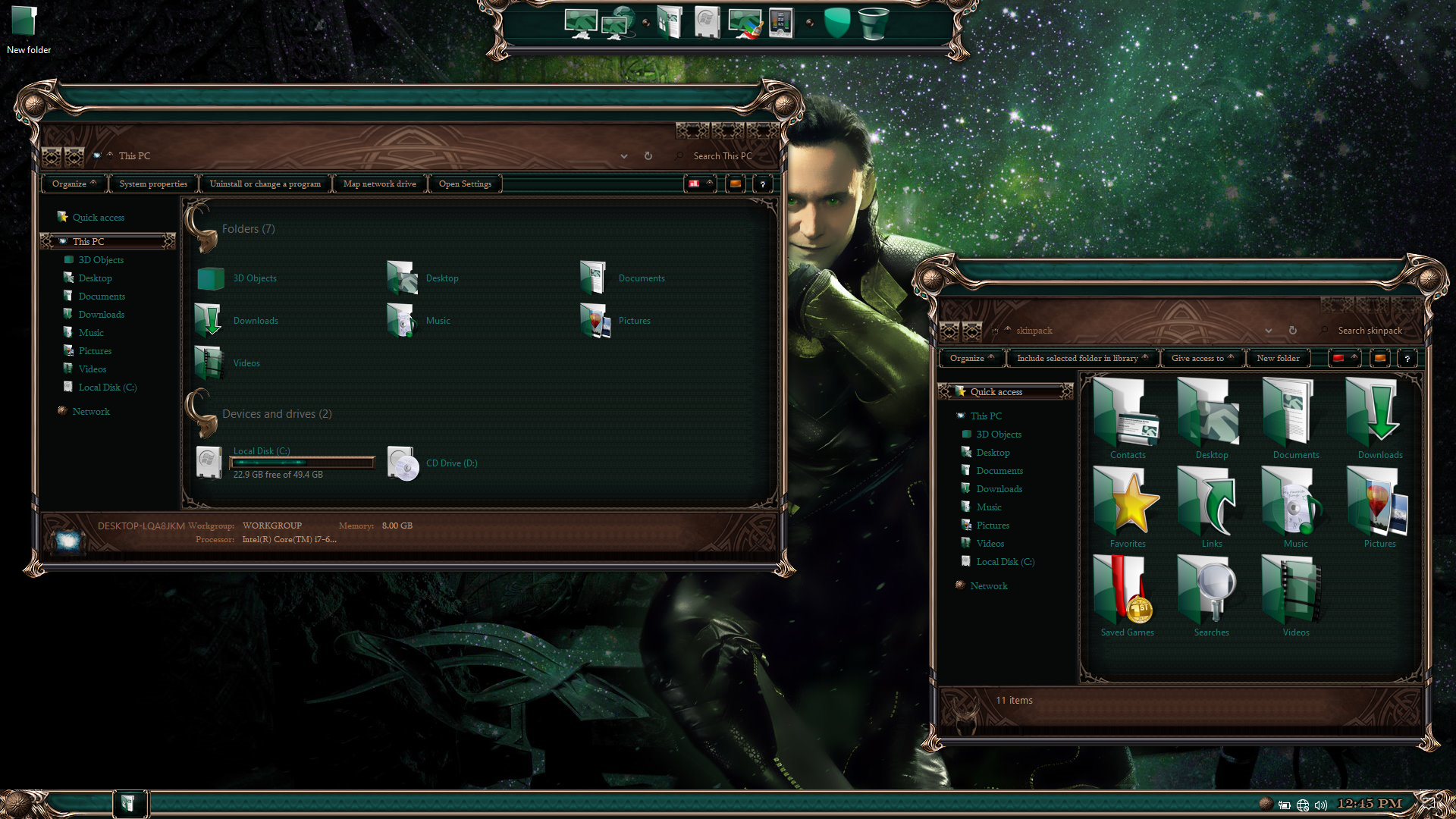1456x819 pixels.
Task: Click the 12:45 PM taskbar clock
Action: click(x=1369, y=804)
